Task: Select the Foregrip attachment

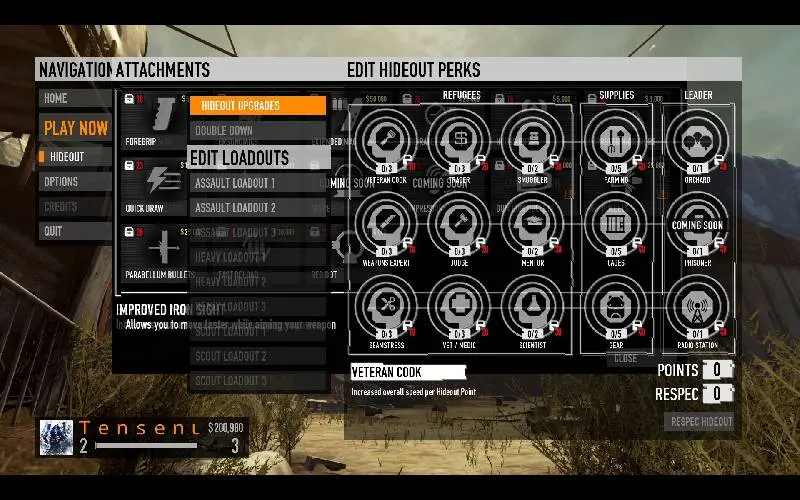Action: tap(151, 120)
